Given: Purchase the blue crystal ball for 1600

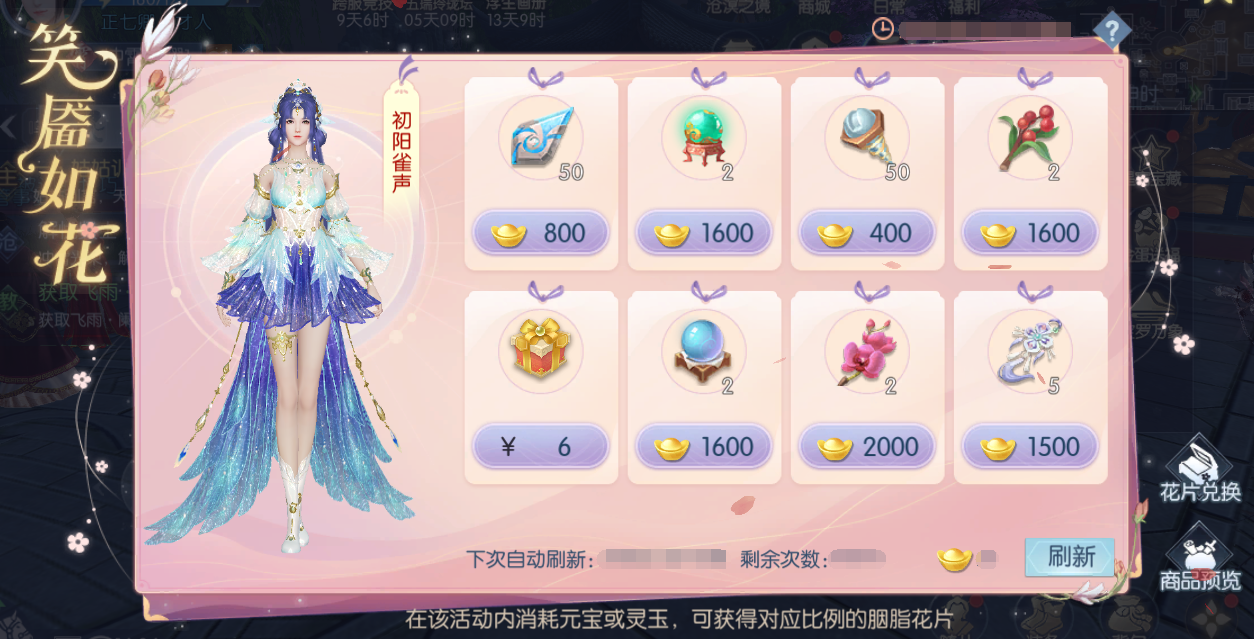Looking at the screenshot, I should [x=703, y=447].
